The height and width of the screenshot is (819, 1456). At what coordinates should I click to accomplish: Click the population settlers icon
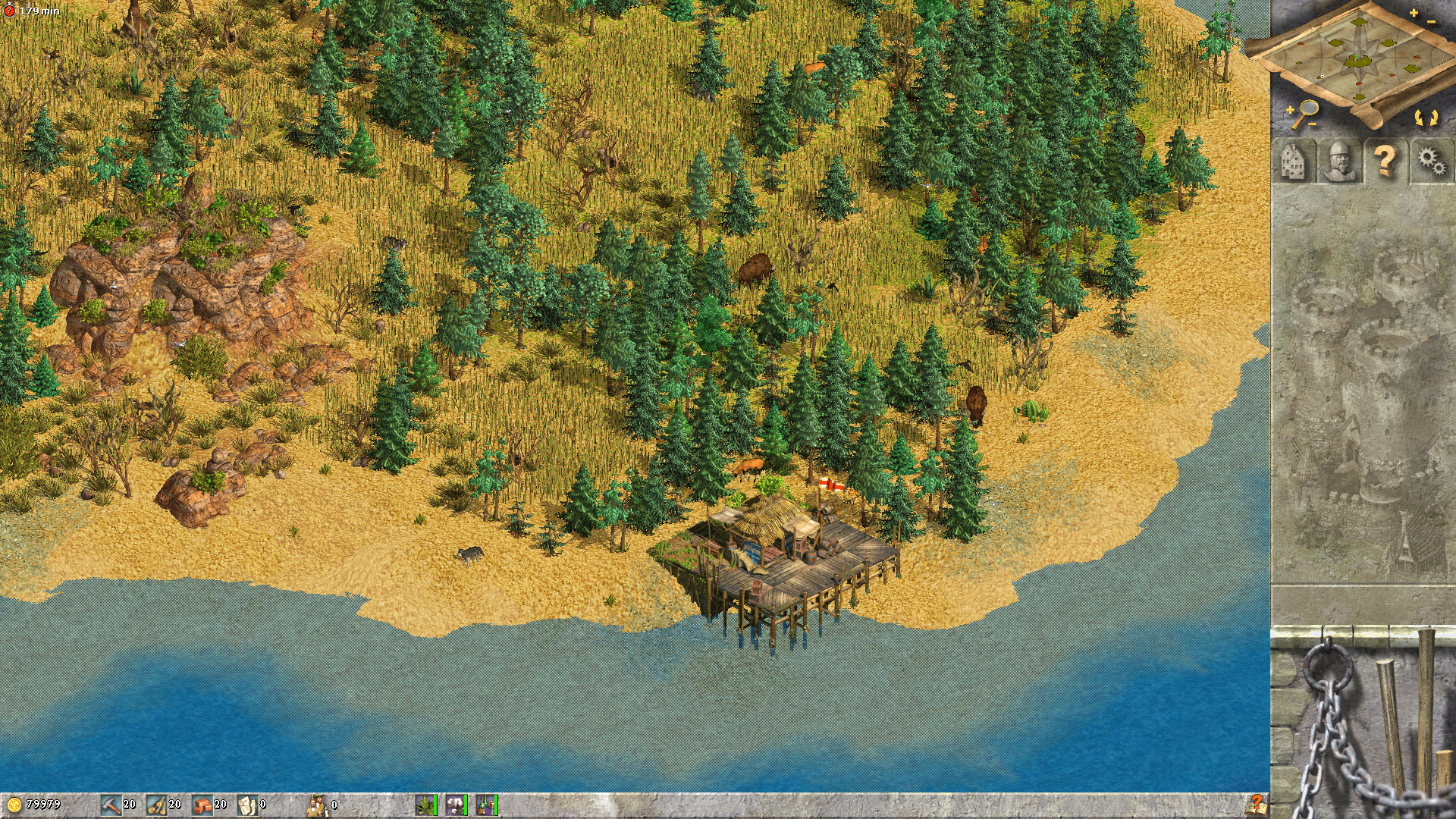[x=318, y=805]
